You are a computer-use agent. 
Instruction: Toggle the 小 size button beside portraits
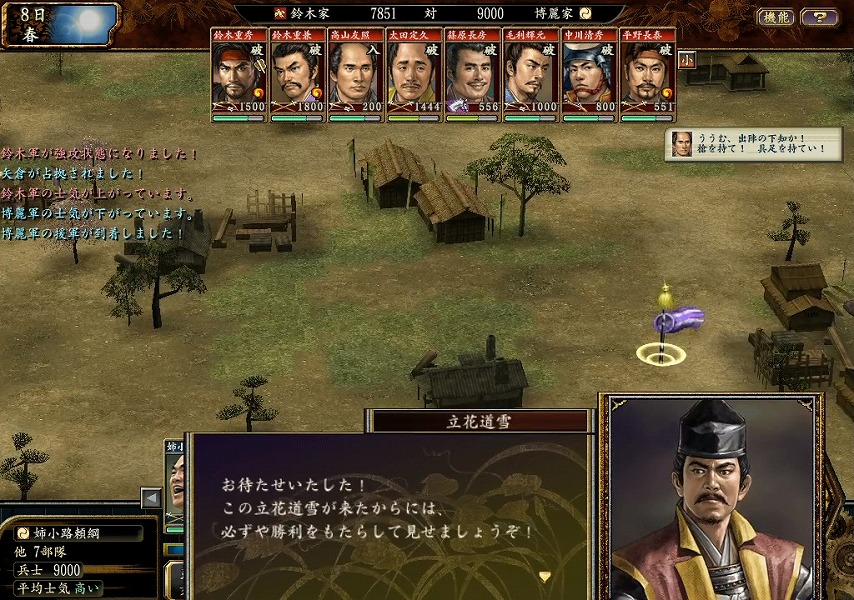tap(687, 60)
